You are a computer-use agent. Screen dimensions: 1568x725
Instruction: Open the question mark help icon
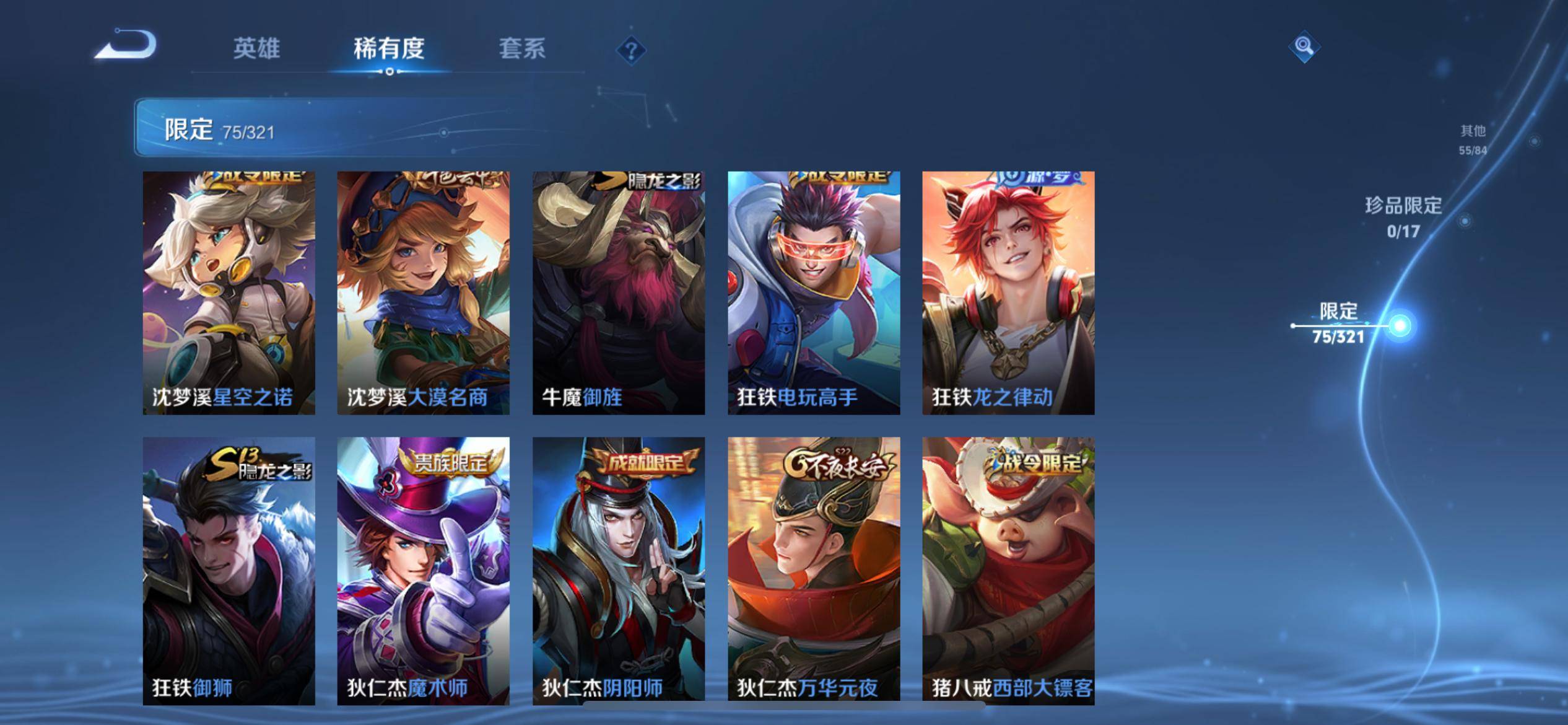[x=631, y=50]
